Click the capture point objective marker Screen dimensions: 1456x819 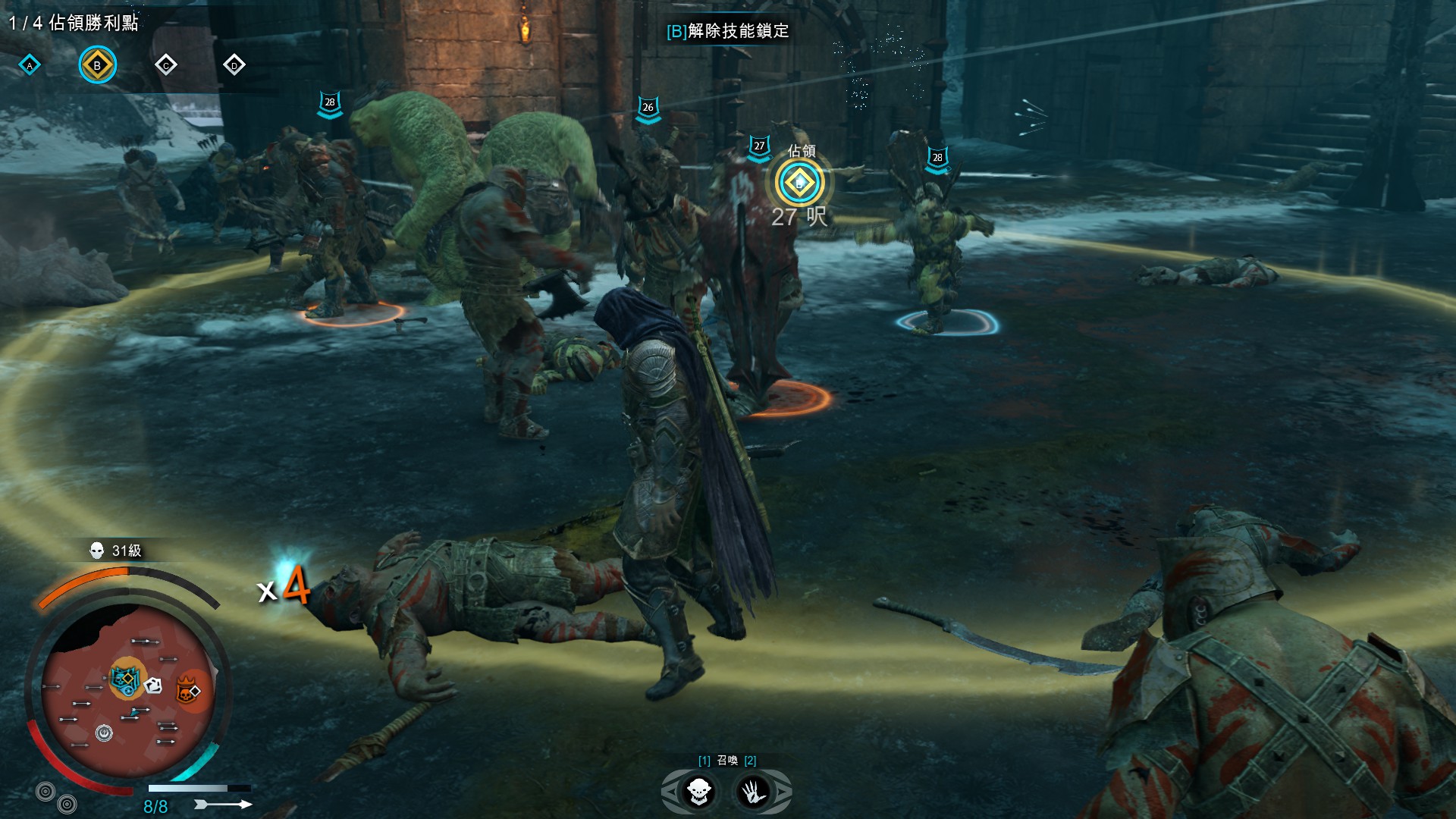coord(799,183)
